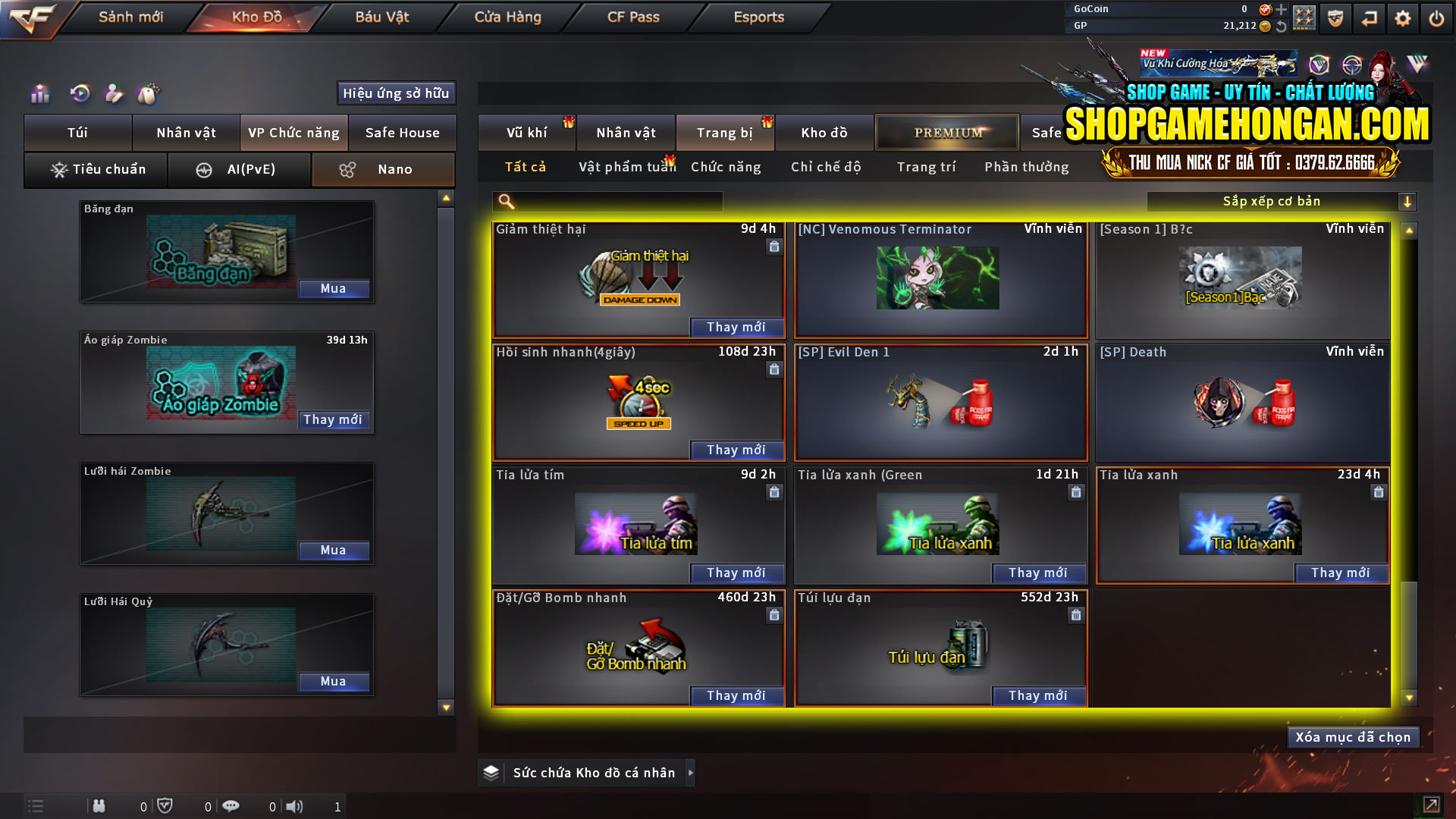
Task: Toggle selection of the [SP] Evil Den 1 item
Action: [940, 403]
